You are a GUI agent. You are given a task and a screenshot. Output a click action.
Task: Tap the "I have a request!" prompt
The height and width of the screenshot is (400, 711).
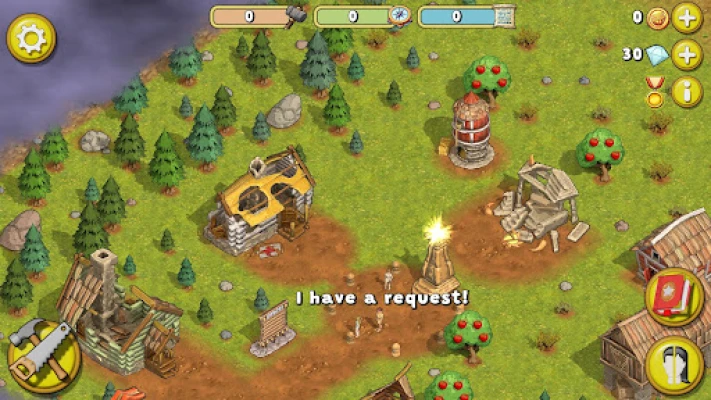(382, 297)
